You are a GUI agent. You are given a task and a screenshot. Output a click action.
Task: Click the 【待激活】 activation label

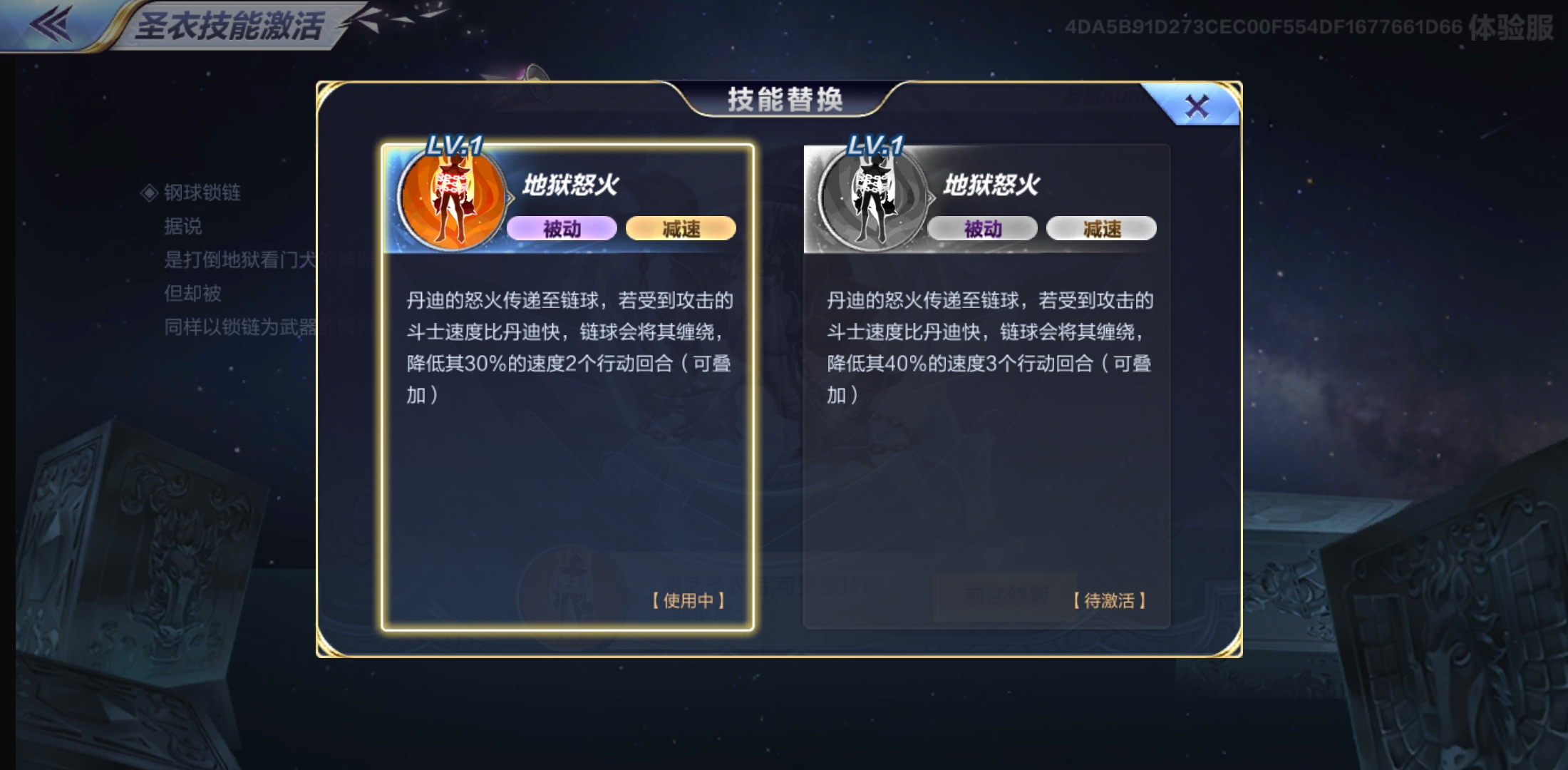pos(1108,601)
